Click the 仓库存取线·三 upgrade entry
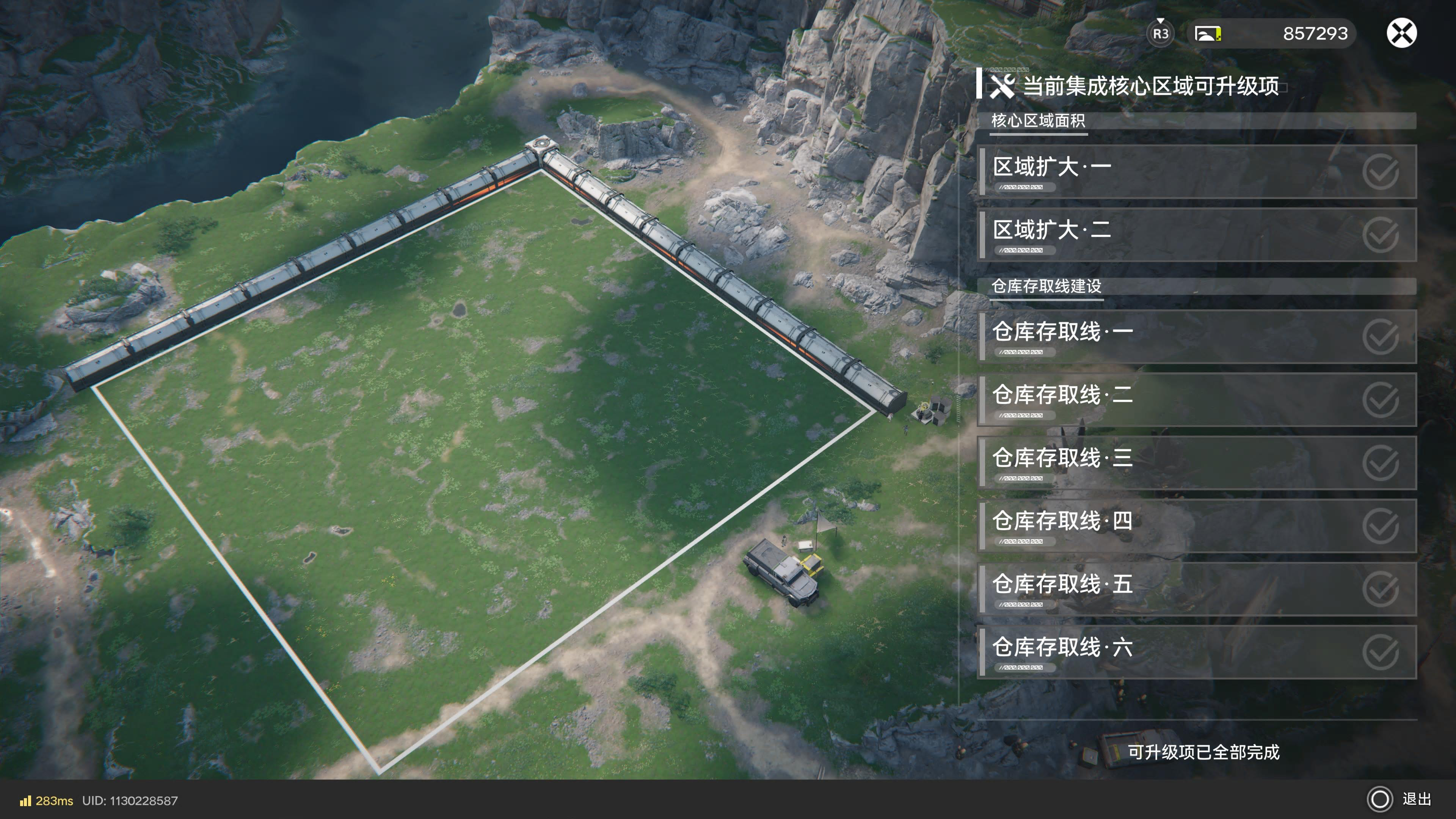The width and height of the screenshot is (1456, 819). (1197, 463)
